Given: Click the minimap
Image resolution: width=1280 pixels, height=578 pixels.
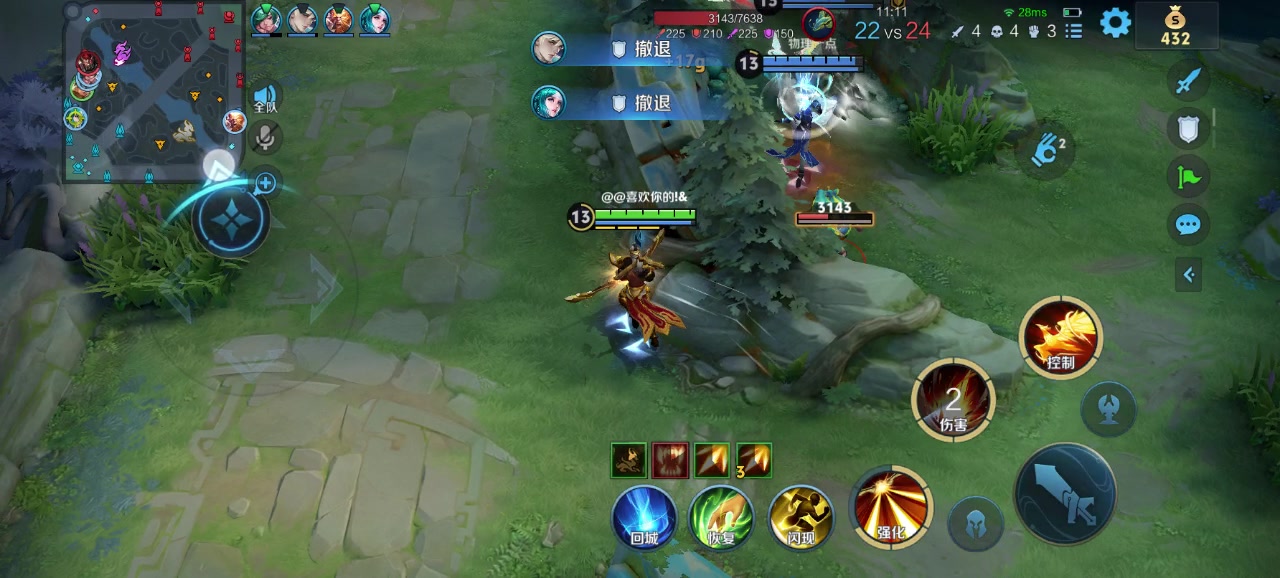Looking at the screenshot, I should pyautogui.click(x=153, y=91).
